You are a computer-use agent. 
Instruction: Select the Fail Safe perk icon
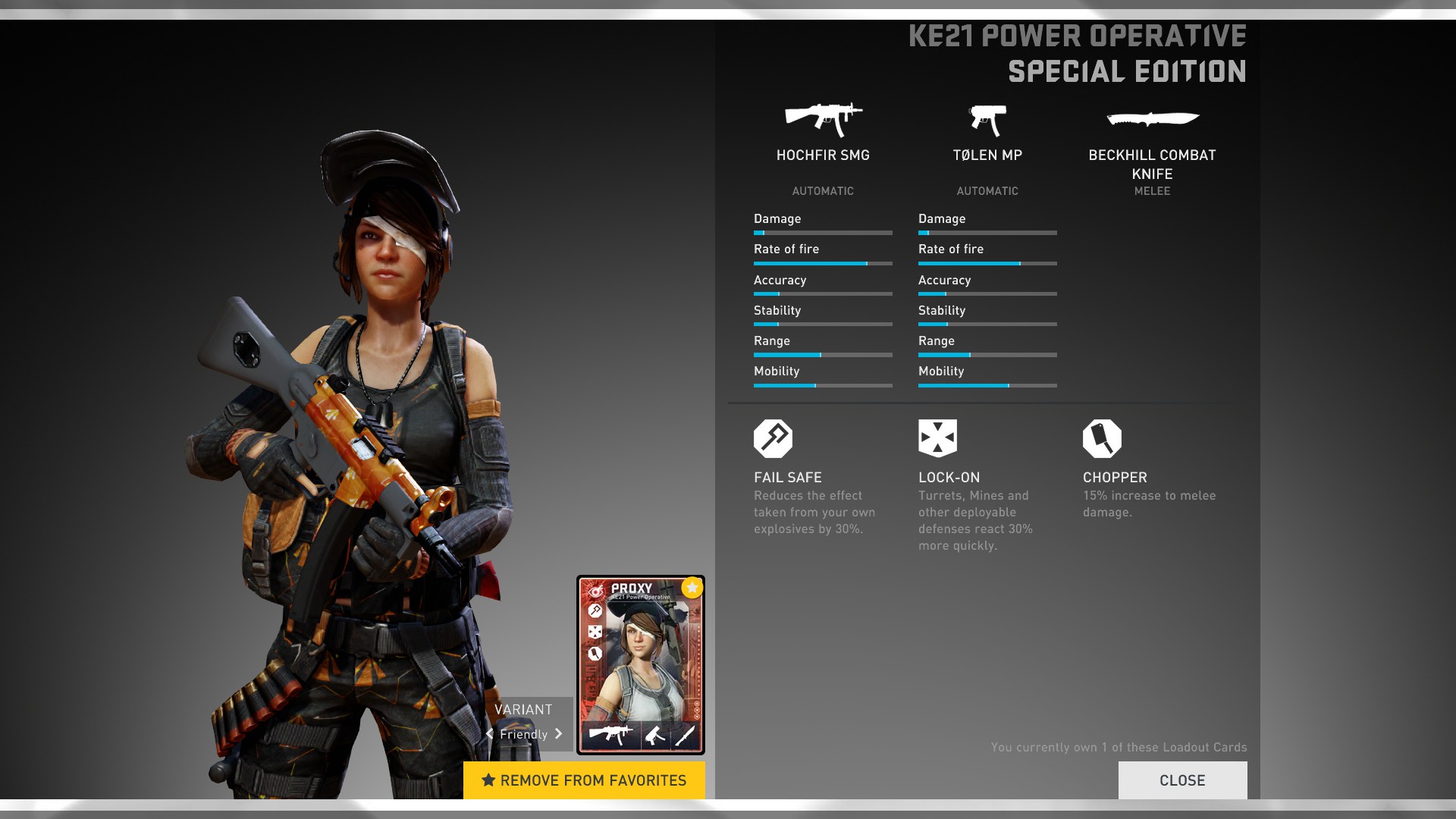[773, 438]
